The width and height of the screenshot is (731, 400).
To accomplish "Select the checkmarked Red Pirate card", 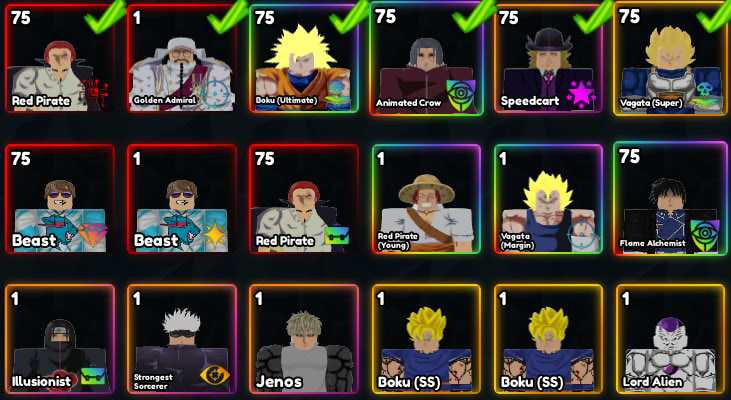I will click(60, 60).
